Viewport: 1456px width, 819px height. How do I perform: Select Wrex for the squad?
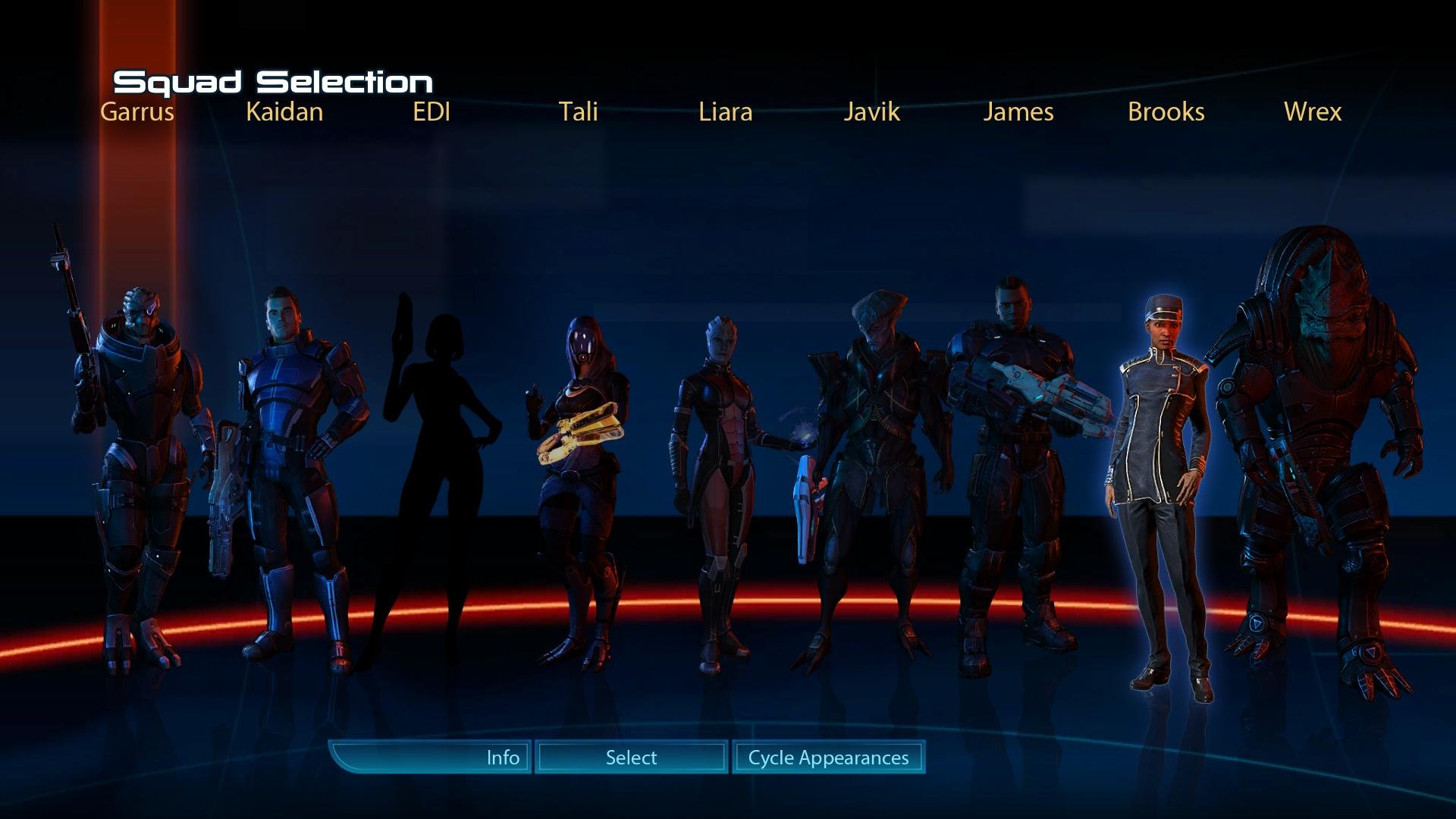1319,455
